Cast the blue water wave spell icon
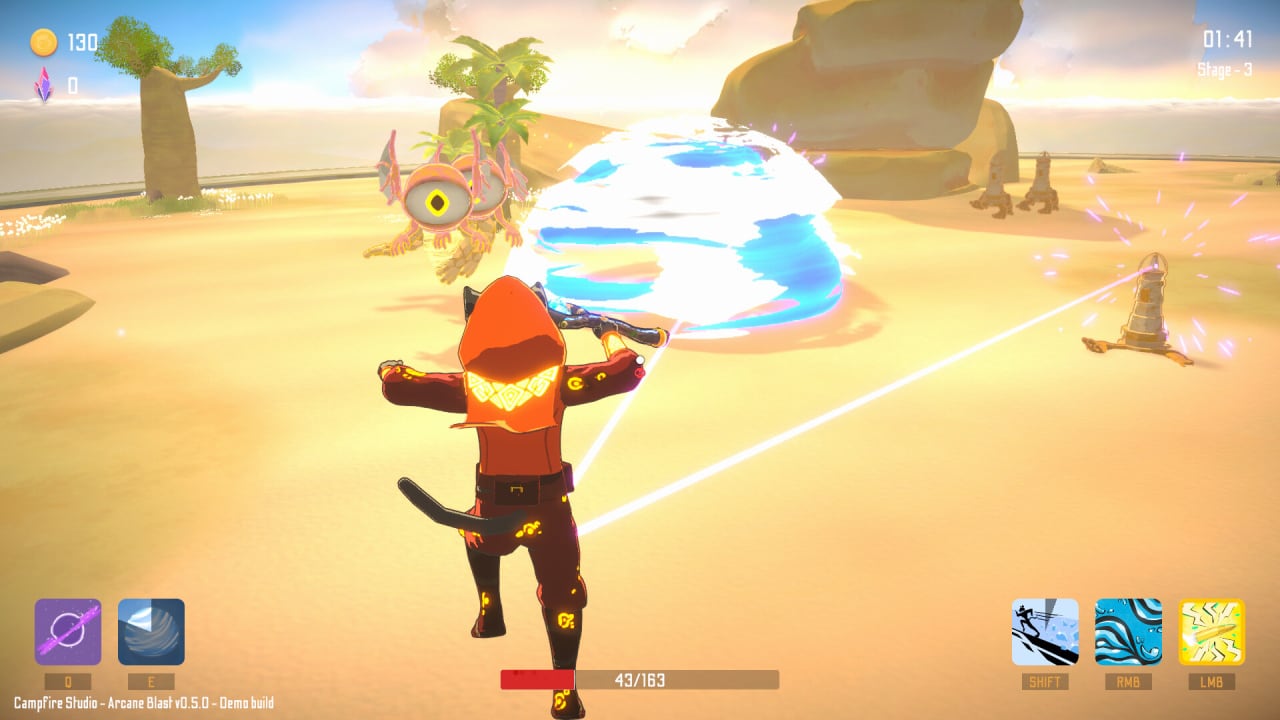This screenshot has height=720, width=1280. [x=1128, y=632]
